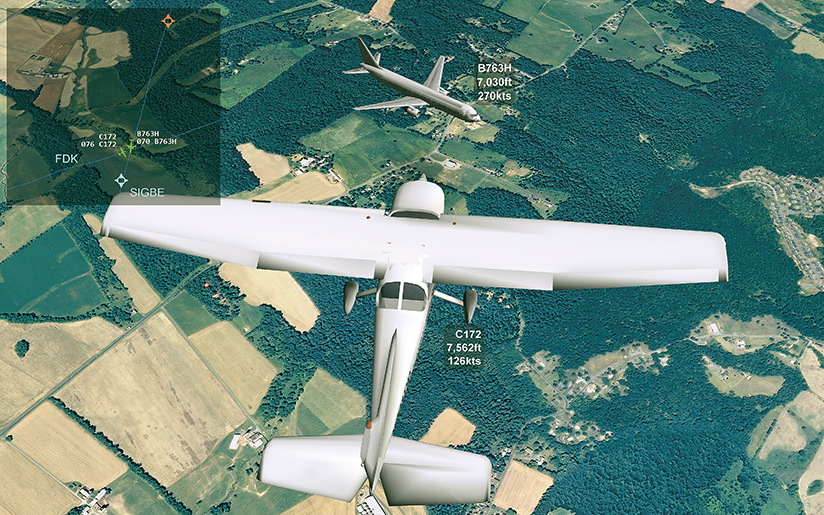Viewport: 824px width, 515px height.
Task: Select the C172 aircraft info label
Action: tap(464, 346)
